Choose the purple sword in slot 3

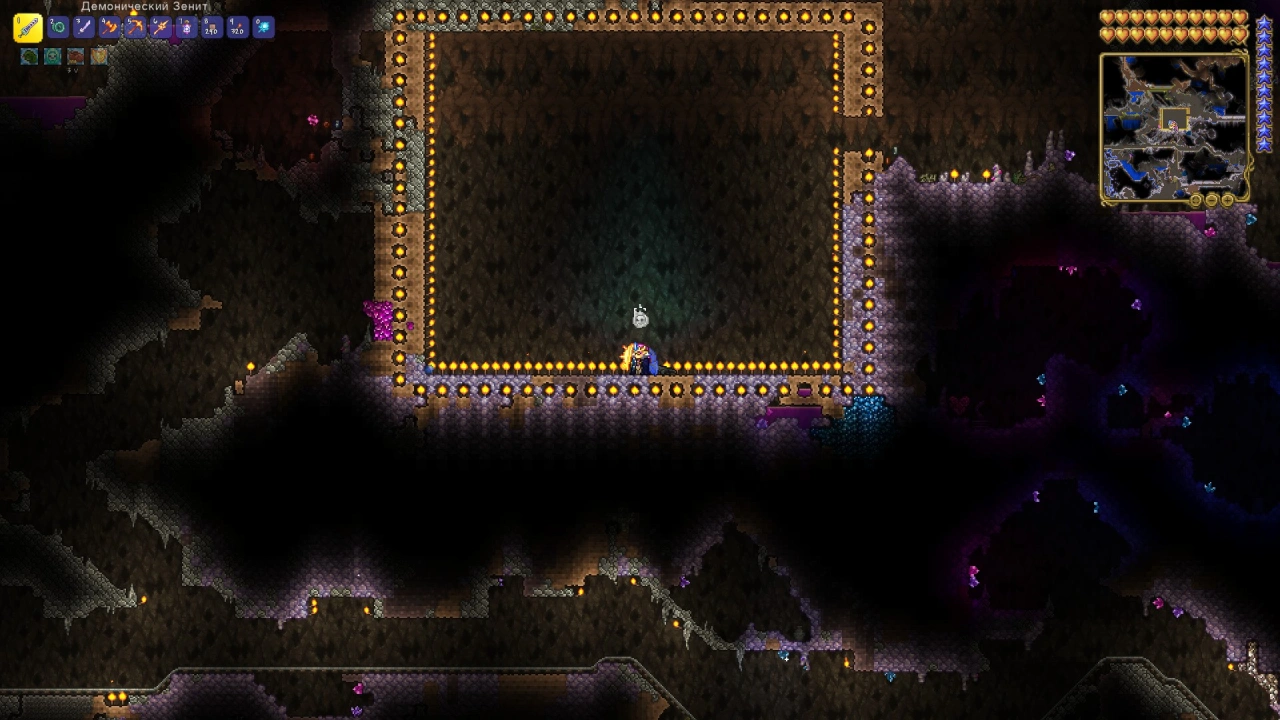[84, 28]
